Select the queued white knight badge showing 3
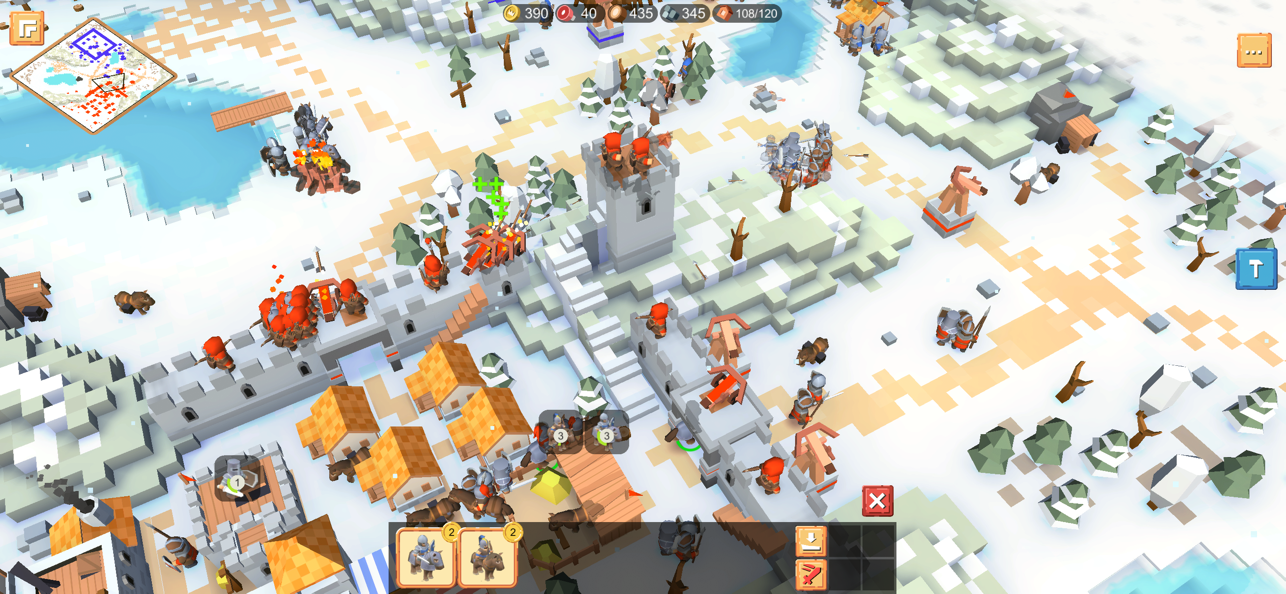1286x594 pixels. click(x=606, y=432)
